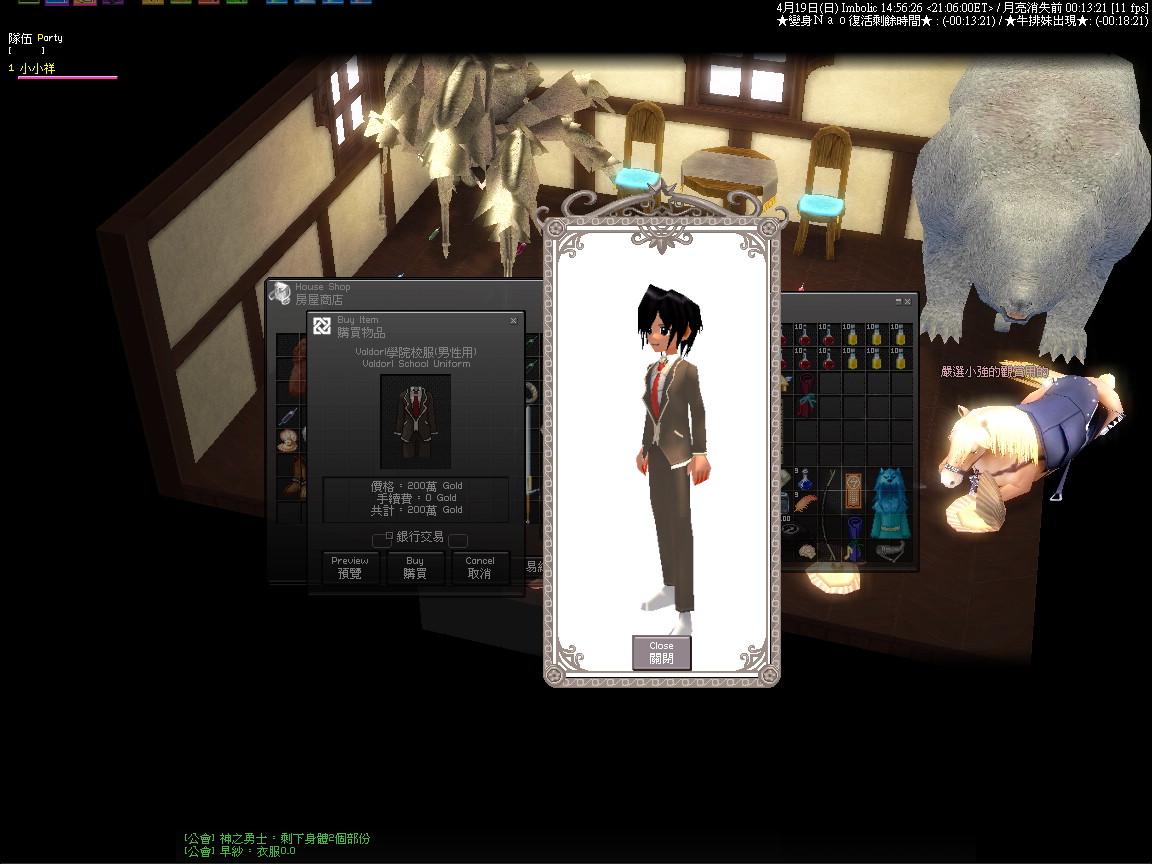Select the seashell item in House Shop

[288, 439]
